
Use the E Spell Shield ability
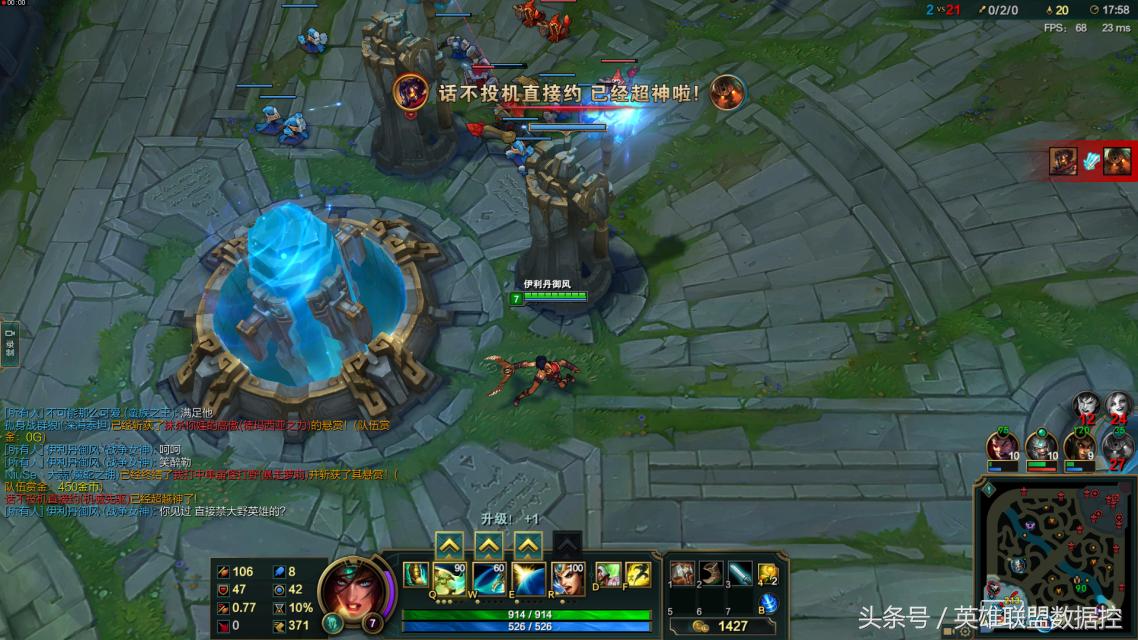click(528, 578)
